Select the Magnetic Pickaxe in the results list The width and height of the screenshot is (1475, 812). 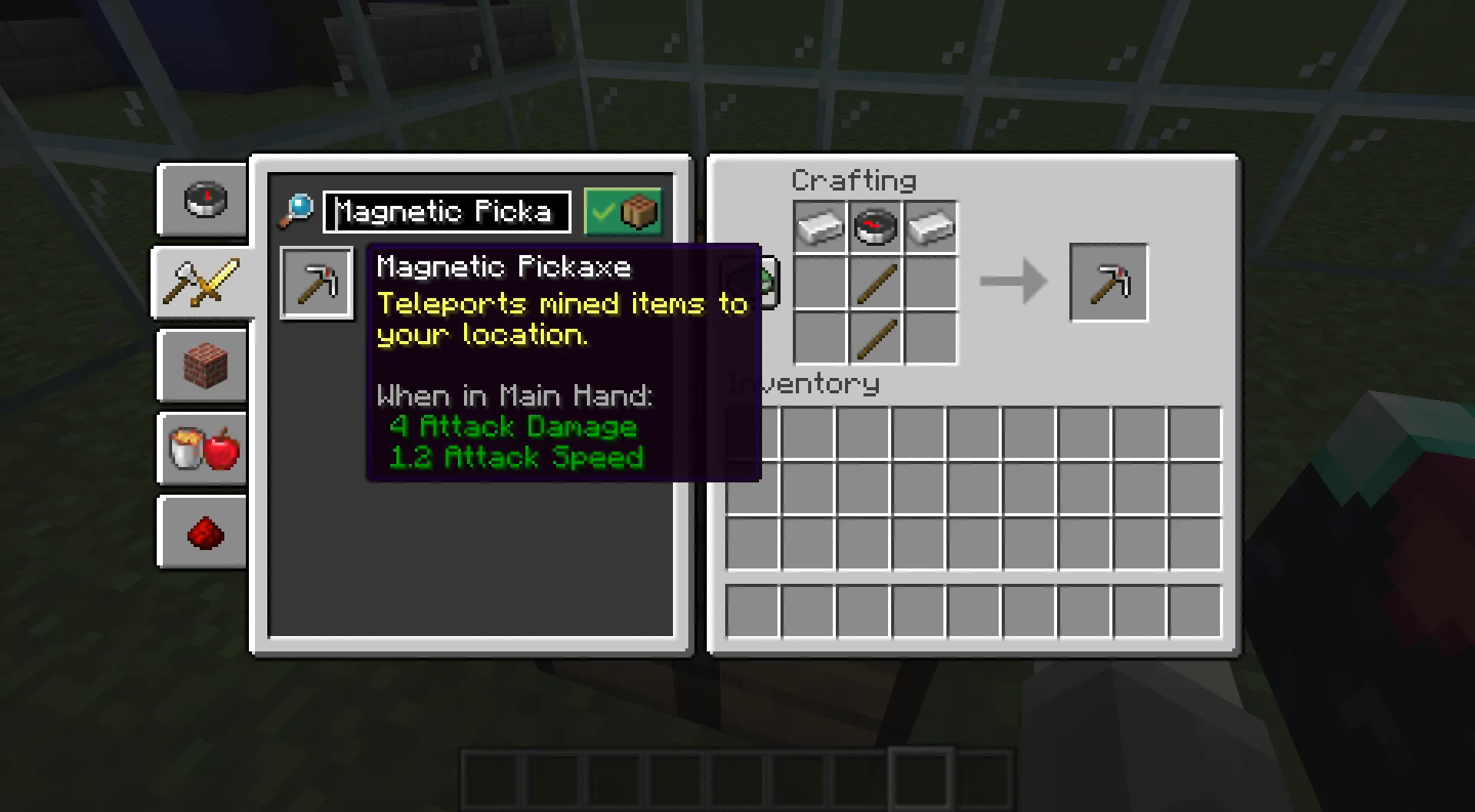click(316, 282)
